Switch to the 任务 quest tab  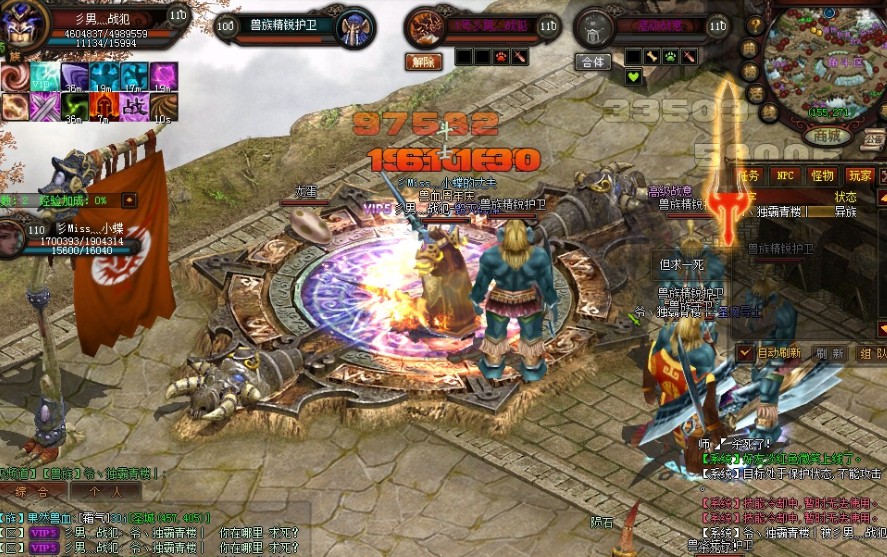pyautogui.click(x=749, y=175)
